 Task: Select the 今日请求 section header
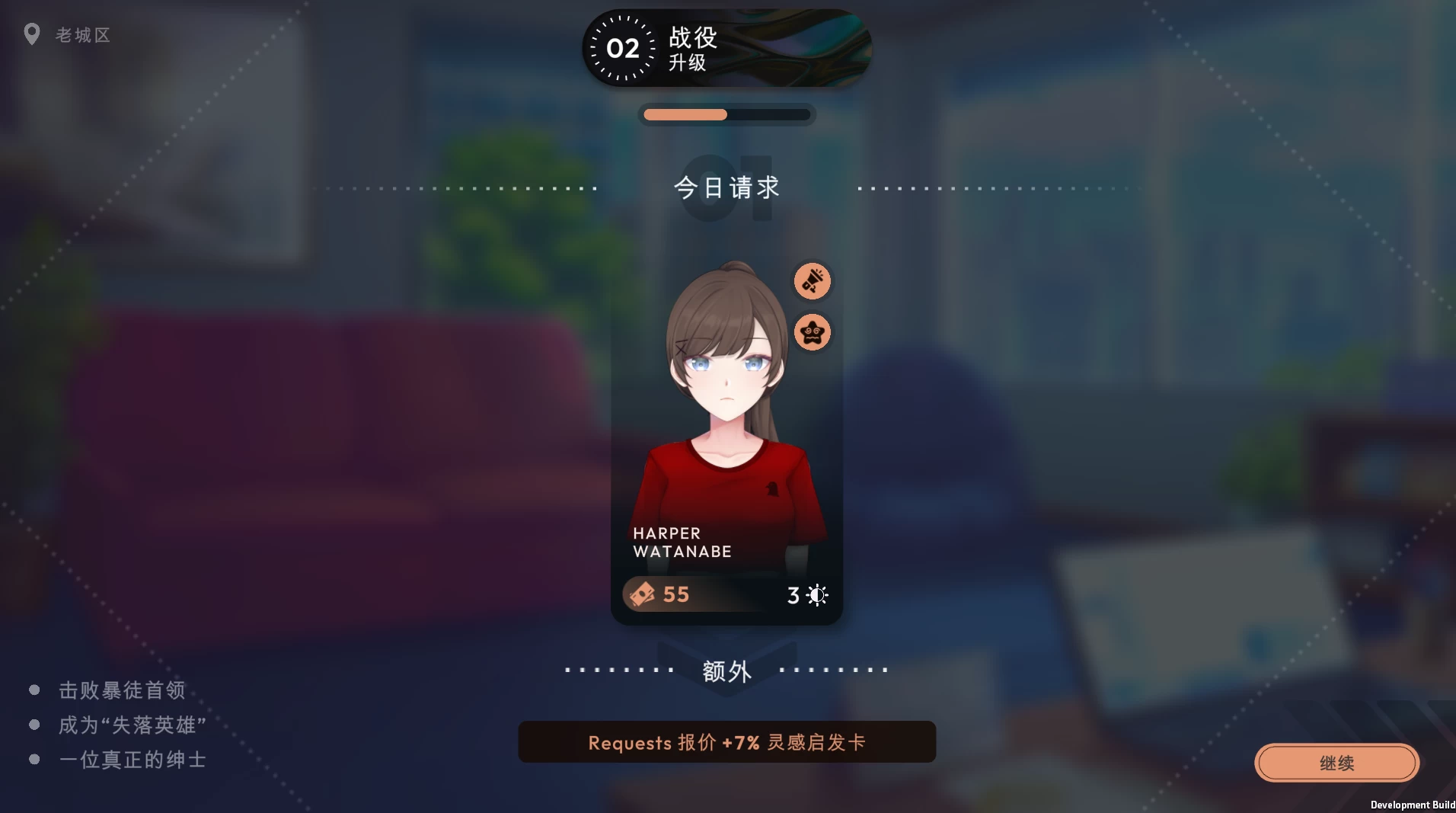tap(726, 188)
